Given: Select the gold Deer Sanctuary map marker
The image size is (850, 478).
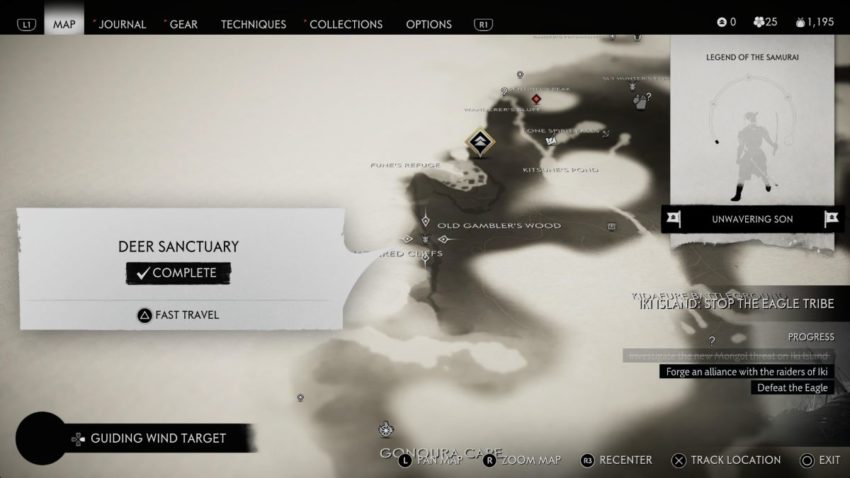Looking at the screenshot, I should 480,142.
